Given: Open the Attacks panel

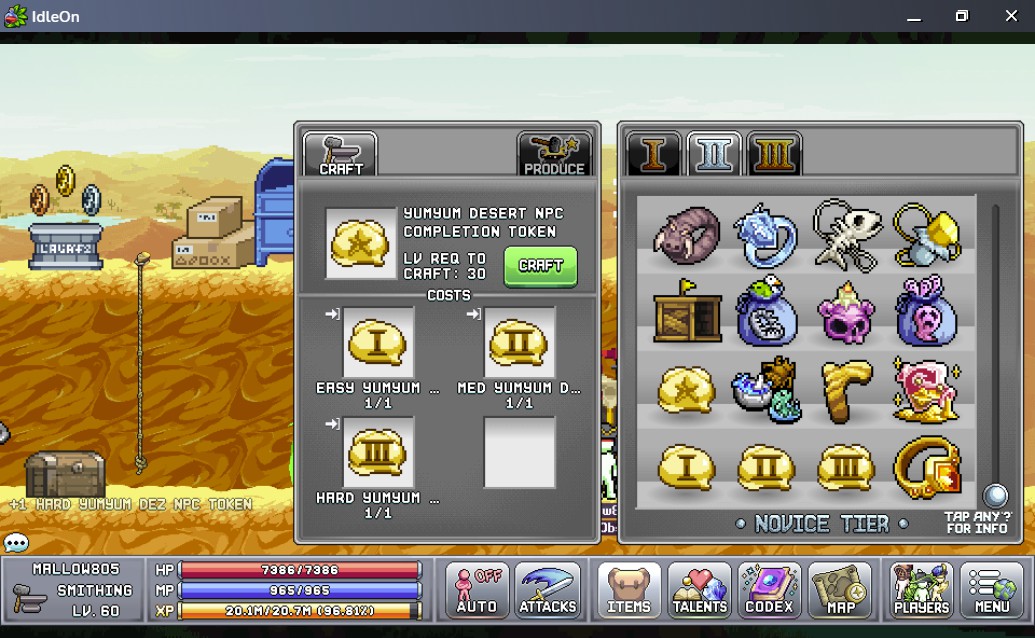Looking at the screenshot, I should pyautogui.click(x=548, y=591).
